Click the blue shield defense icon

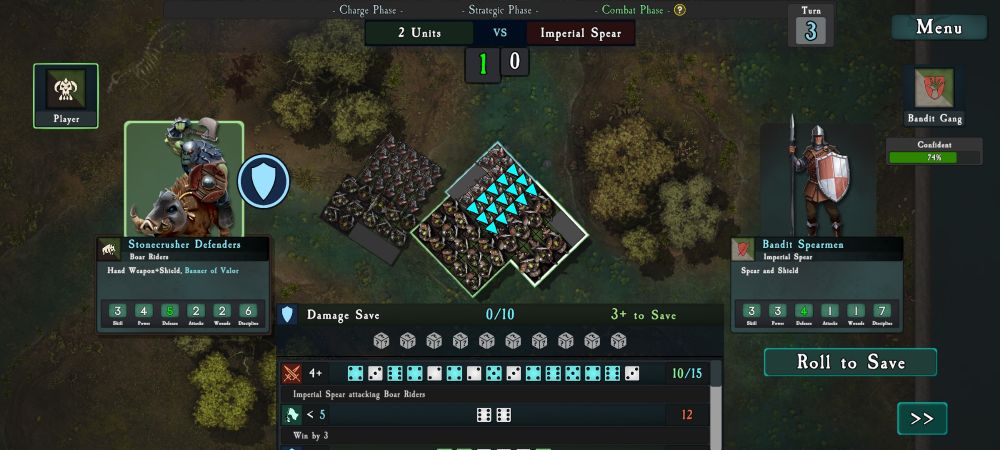point(263,181)
